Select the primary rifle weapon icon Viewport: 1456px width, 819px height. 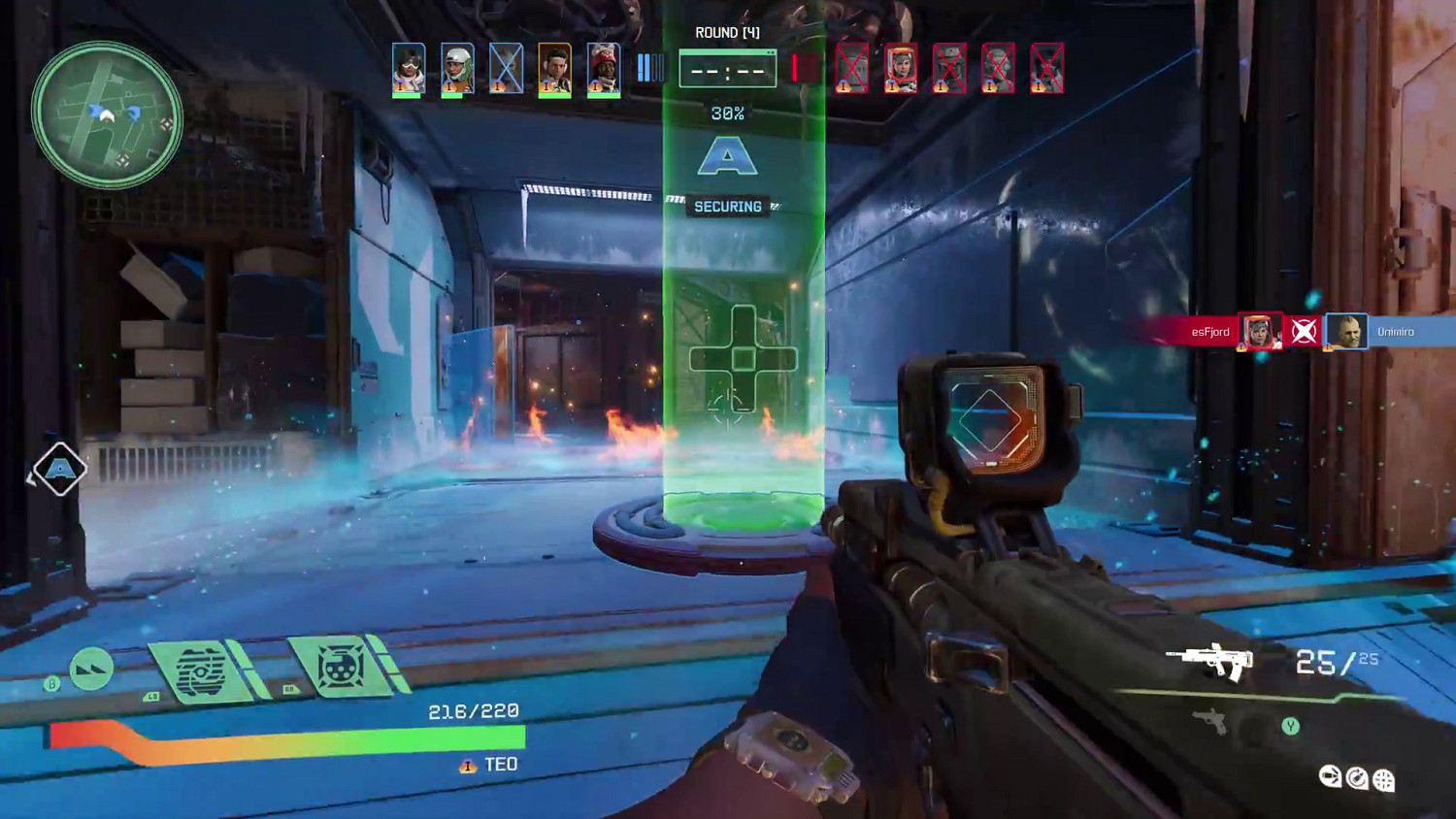click(1210, 662)
